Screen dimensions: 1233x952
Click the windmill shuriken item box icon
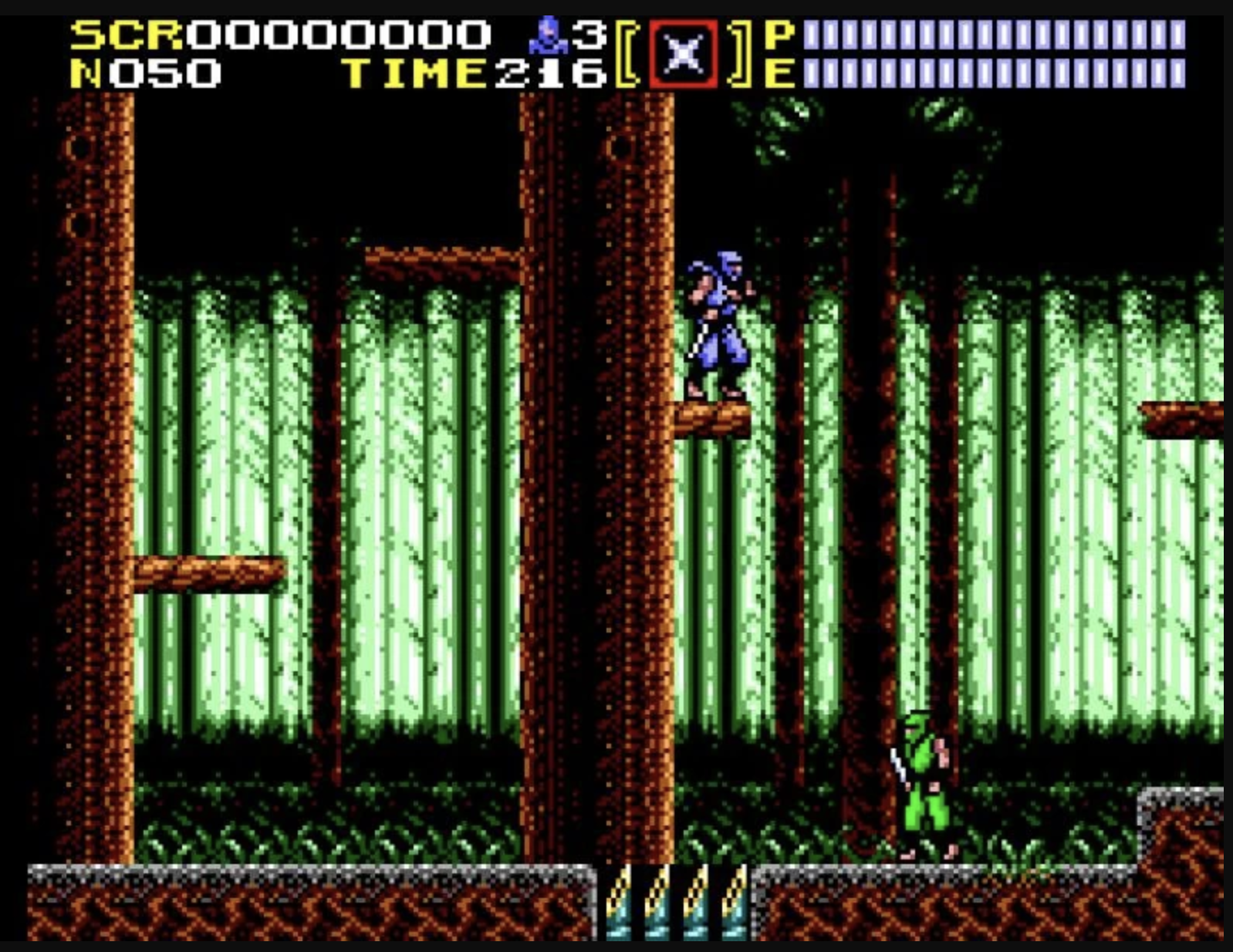click(682, 52)
